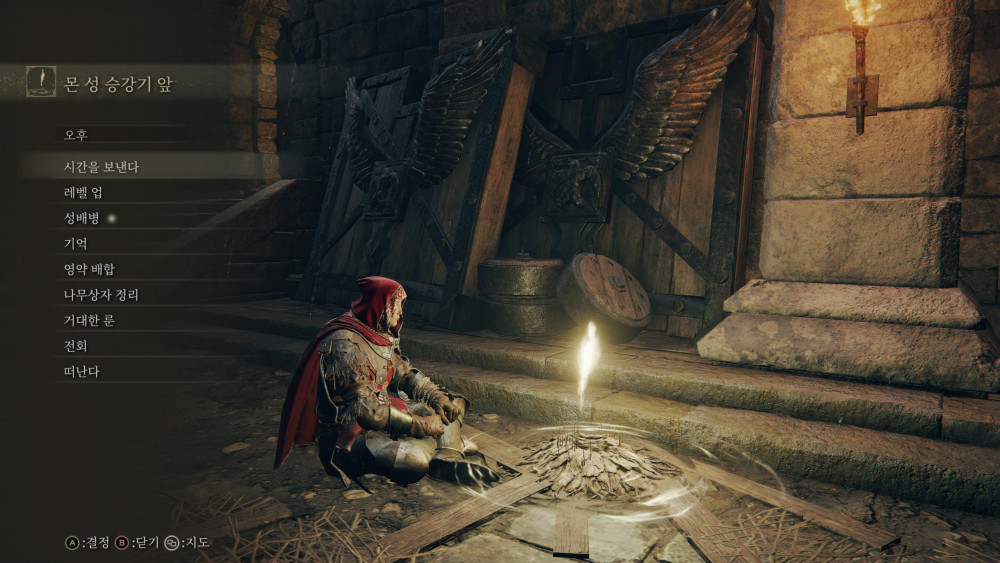Choose the 거대한 룬 option
Viewport: 1000px width, 563px height.
coord(89,321)
